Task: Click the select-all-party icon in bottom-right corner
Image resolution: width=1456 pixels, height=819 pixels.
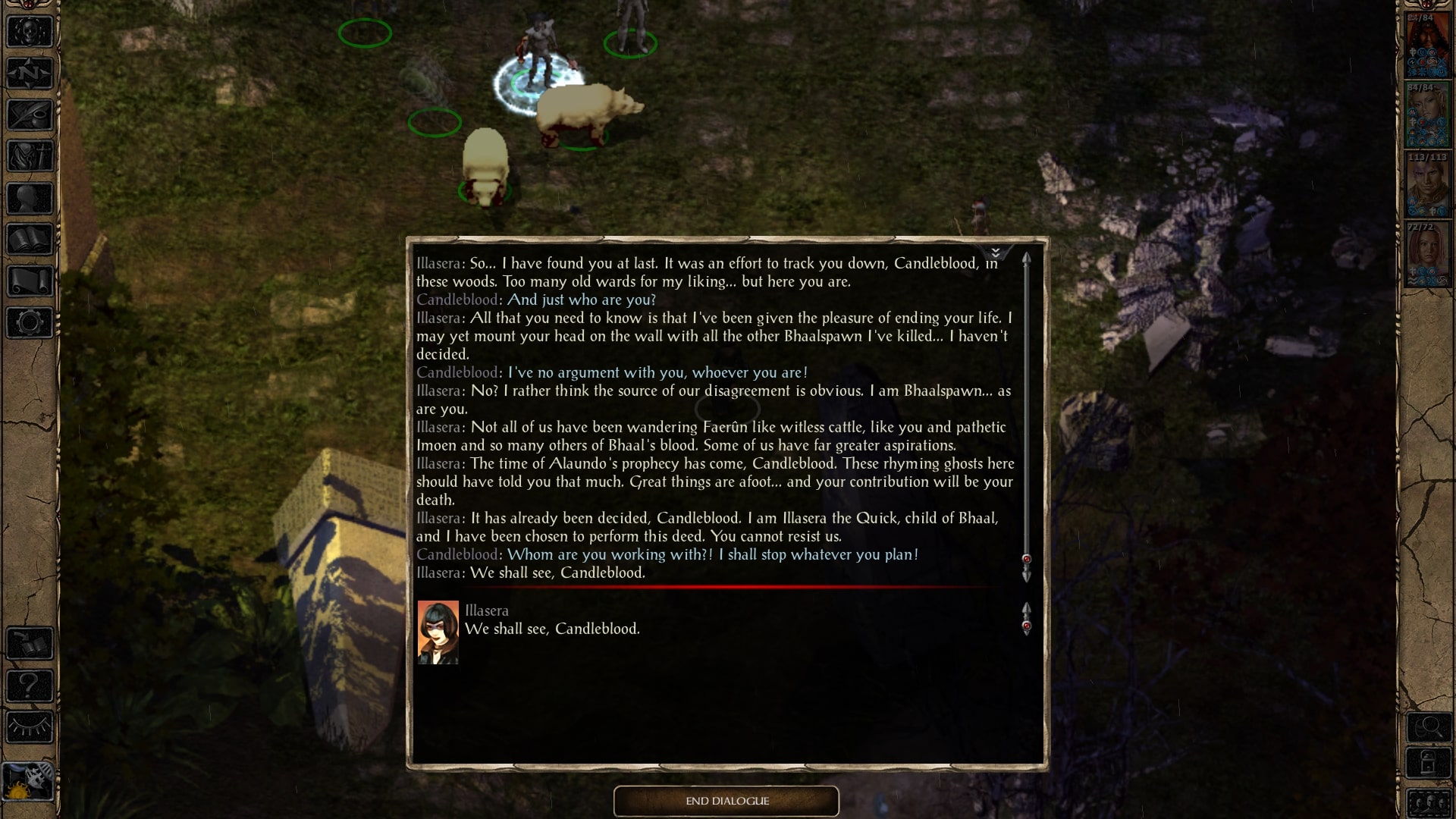Action: point(1429,801)
